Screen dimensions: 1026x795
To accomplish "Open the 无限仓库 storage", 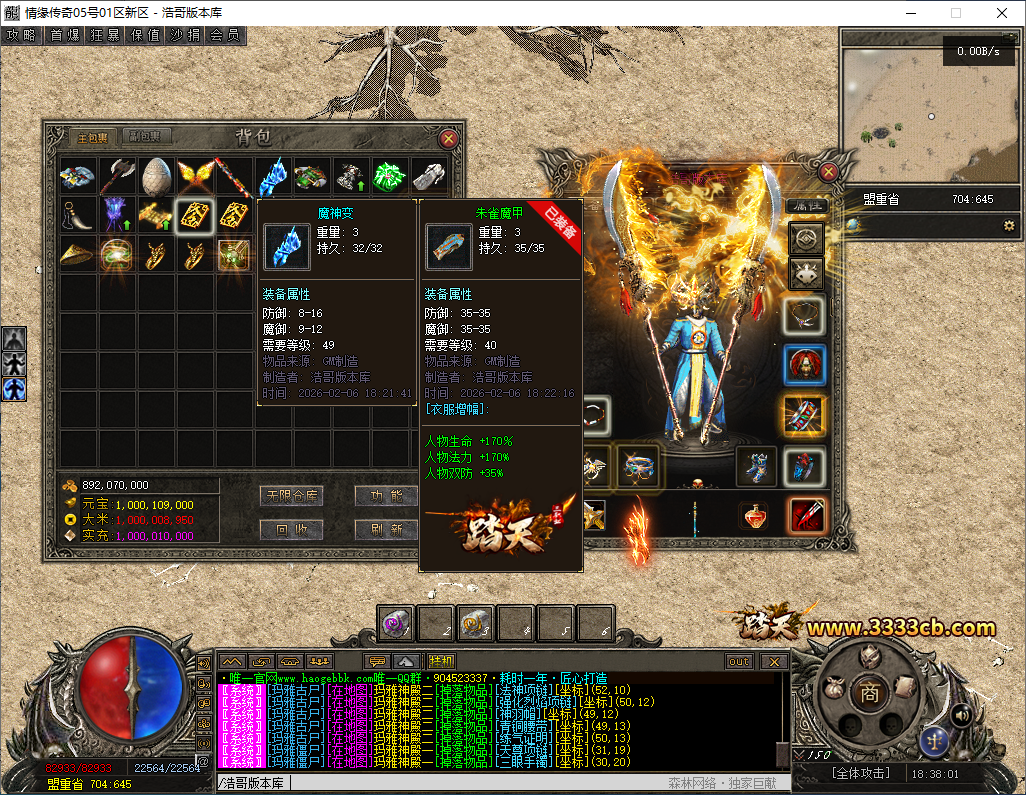I will [x=291, y=496].
